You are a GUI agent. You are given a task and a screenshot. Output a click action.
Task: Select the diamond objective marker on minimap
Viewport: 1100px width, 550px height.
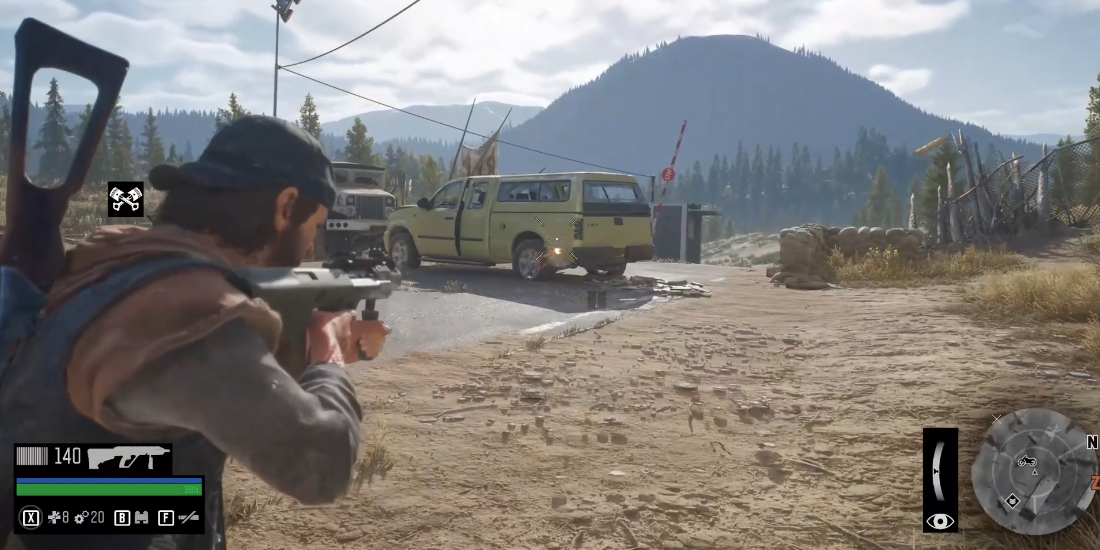[x=1013, y=499]
